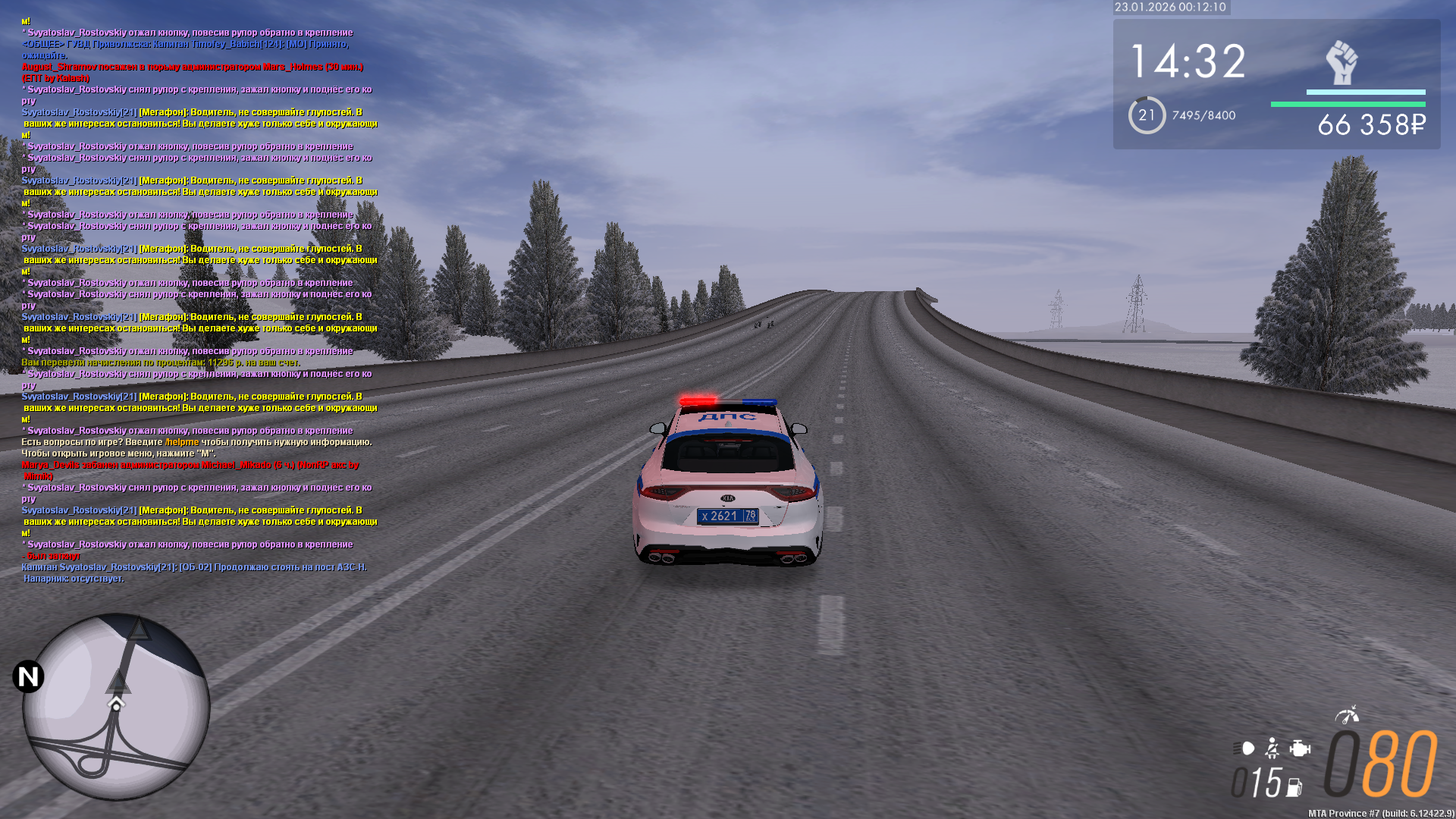The height and width of the screenshot is (819, 1456).
Task: Select the raised fist icon
Action: [x=1341, y=62]
